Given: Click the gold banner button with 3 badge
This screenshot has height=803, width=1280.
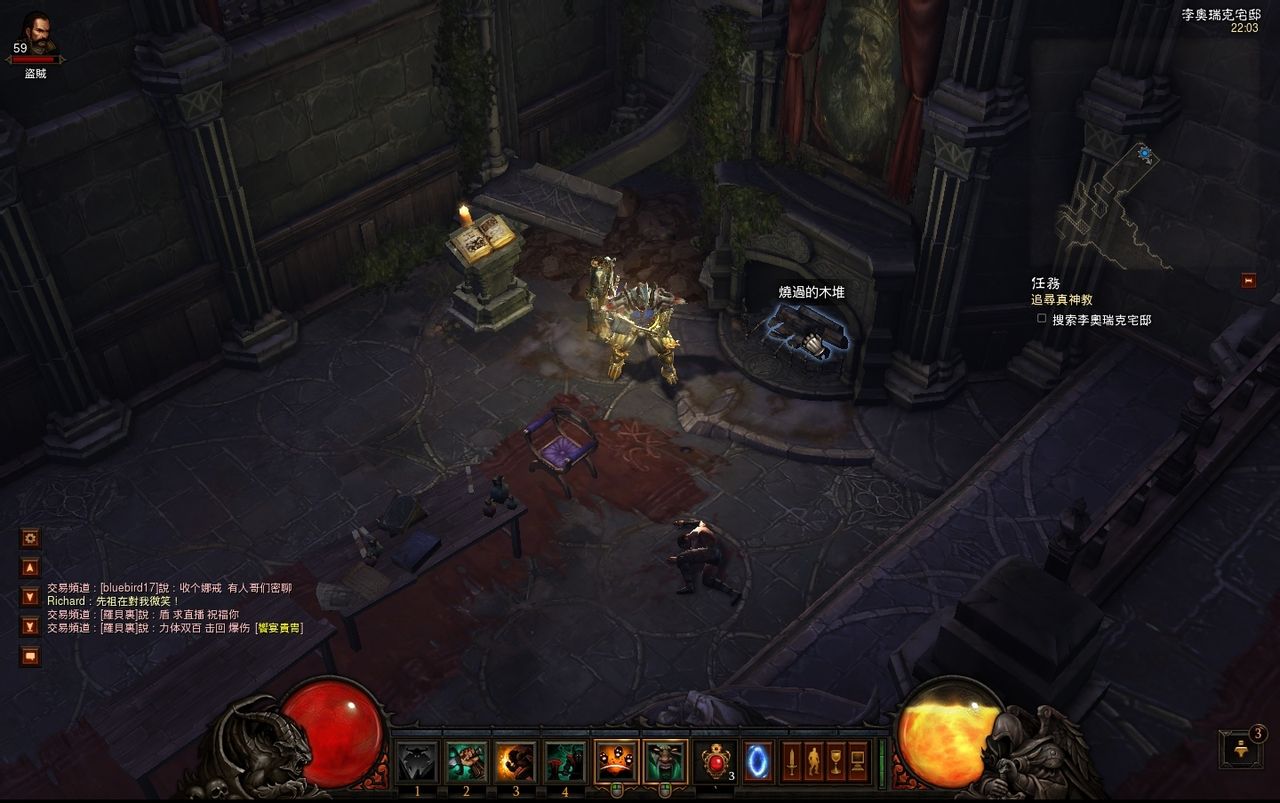Looking at the screenshot, I should click(x=1240, y=749).
